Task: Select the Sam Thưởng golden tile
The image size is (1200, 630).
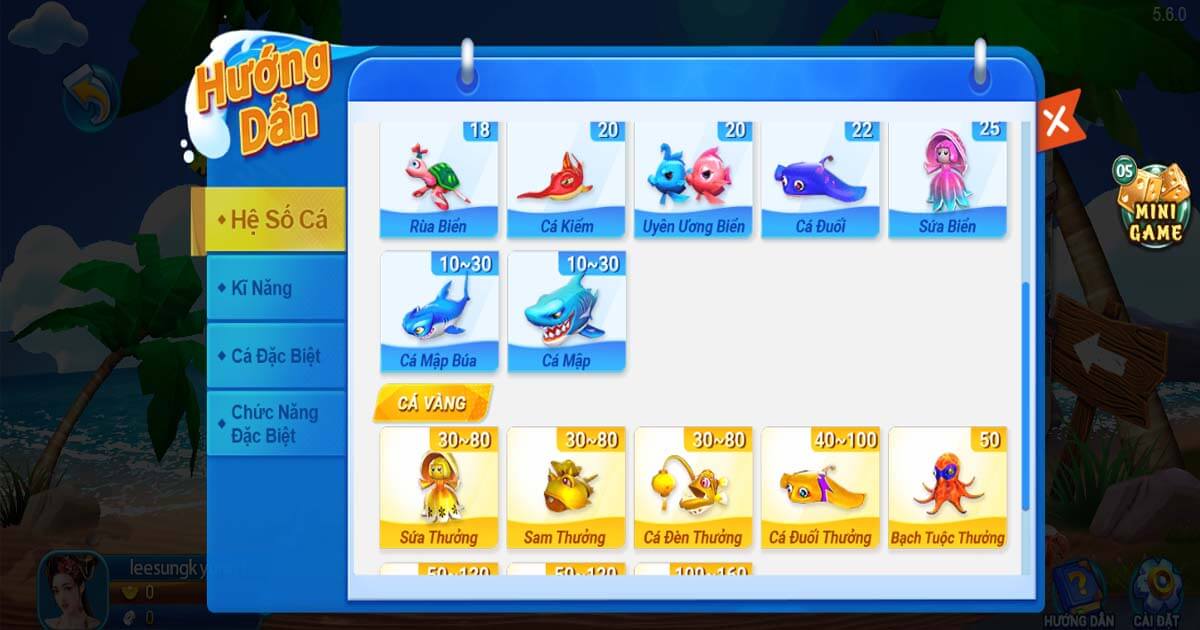Action: [x=566, y=489]
